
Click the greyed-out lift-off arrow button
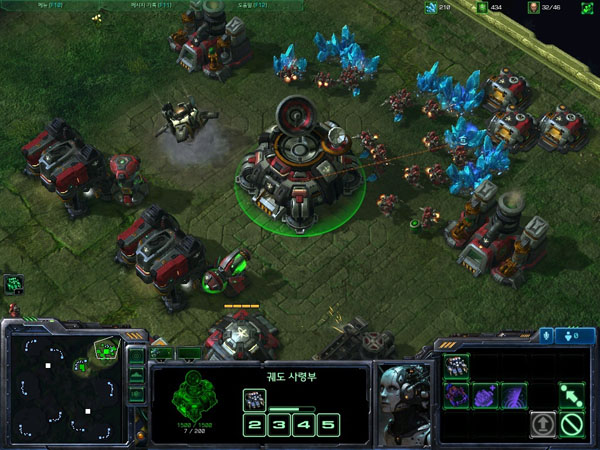[x=543, y=424]
